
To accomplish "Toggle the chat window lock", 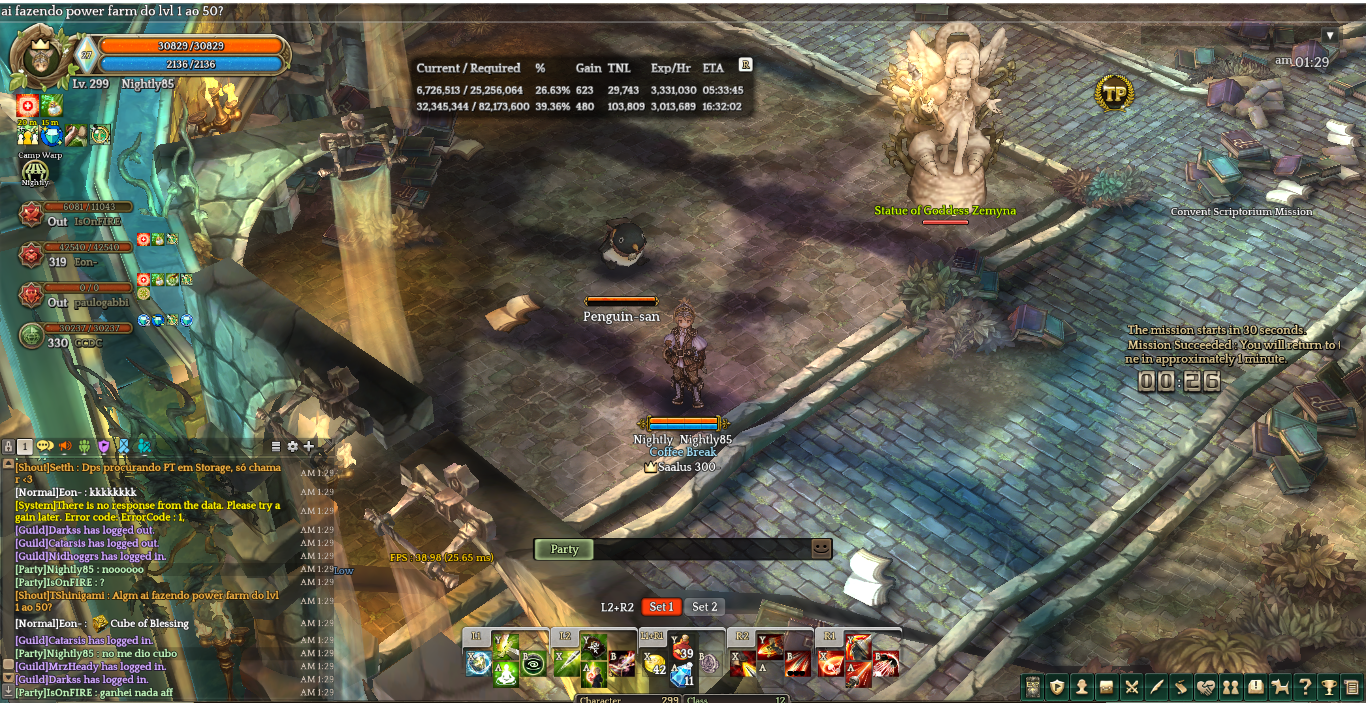I will coord(8,446).
